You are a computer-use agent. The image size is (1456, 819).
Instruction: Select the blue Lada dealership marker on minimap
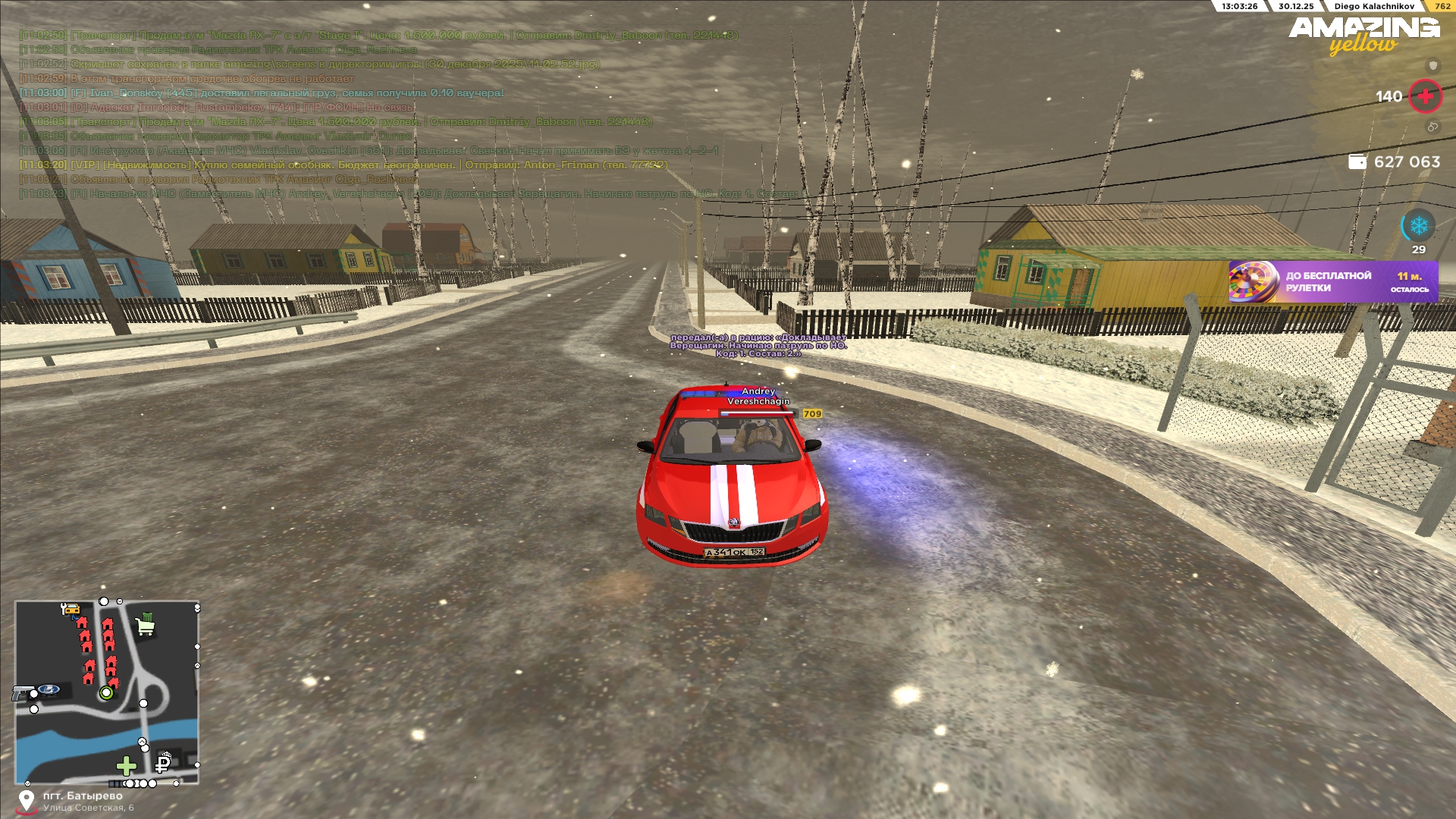[49, 689]
